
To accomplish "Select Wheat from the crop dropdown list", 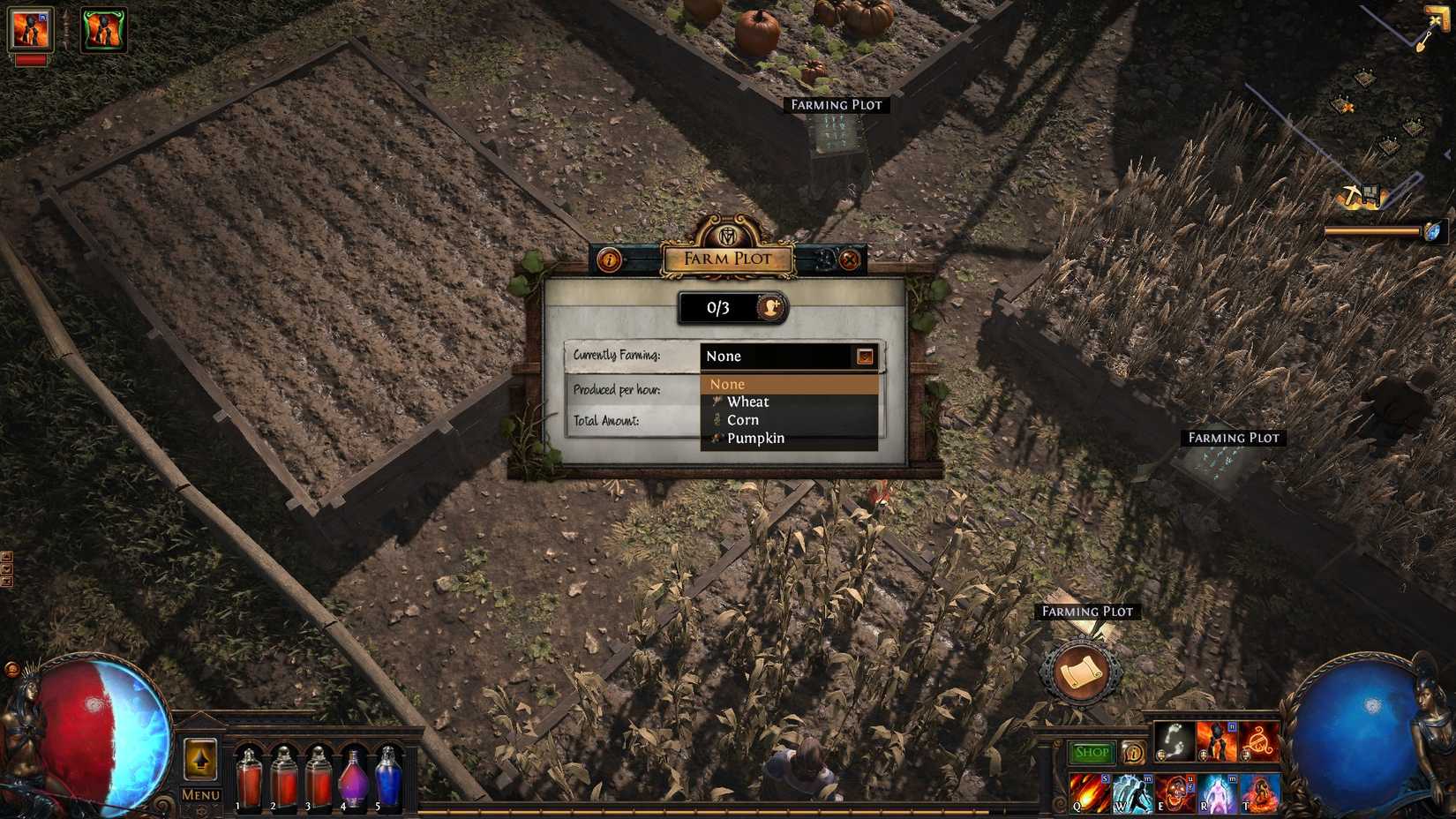I will pyautogui.click(x=748, y=402).
